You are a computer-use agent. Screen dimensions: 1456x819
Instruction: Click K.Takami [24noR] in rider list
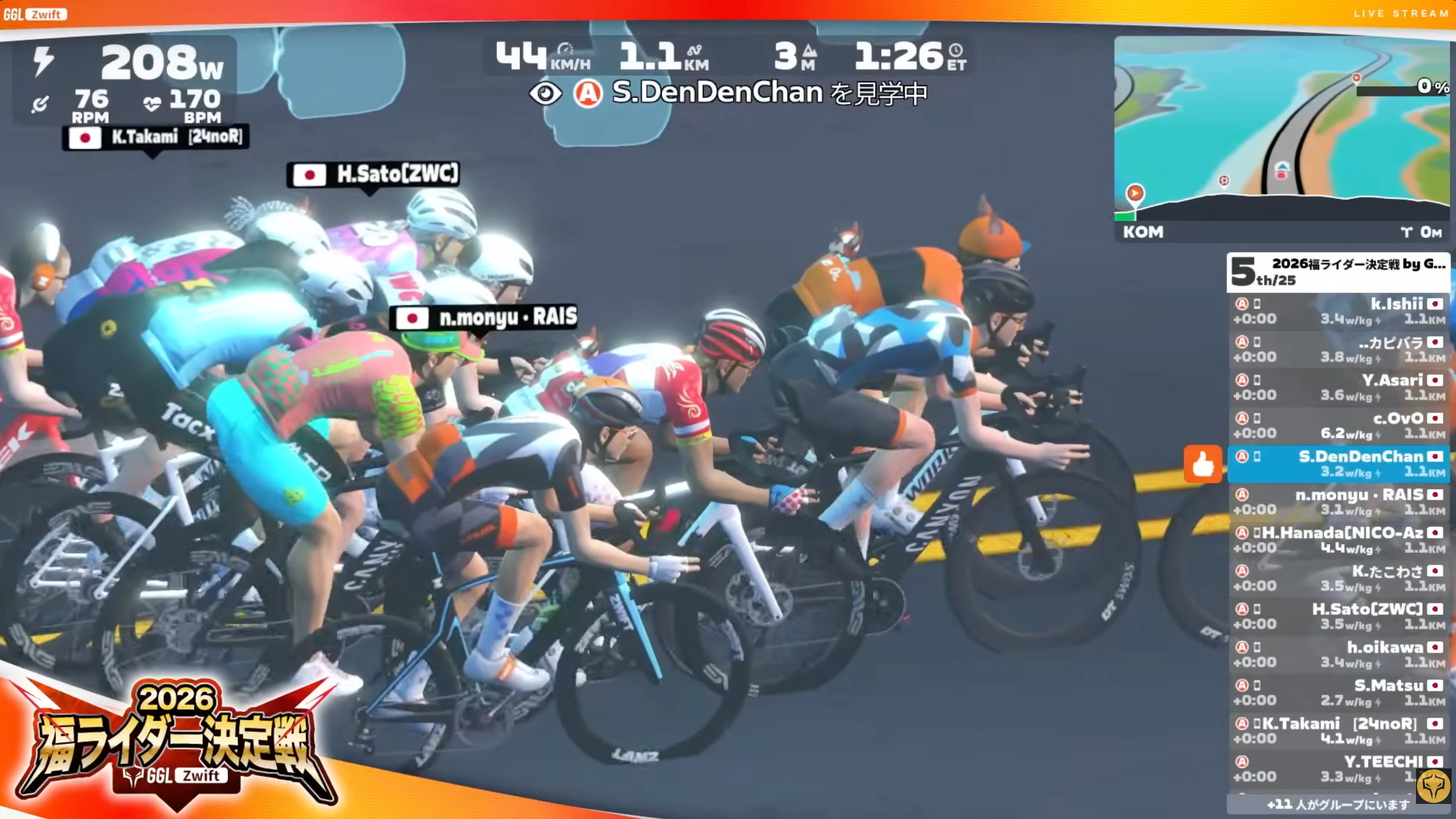[x=1337, y=730]
